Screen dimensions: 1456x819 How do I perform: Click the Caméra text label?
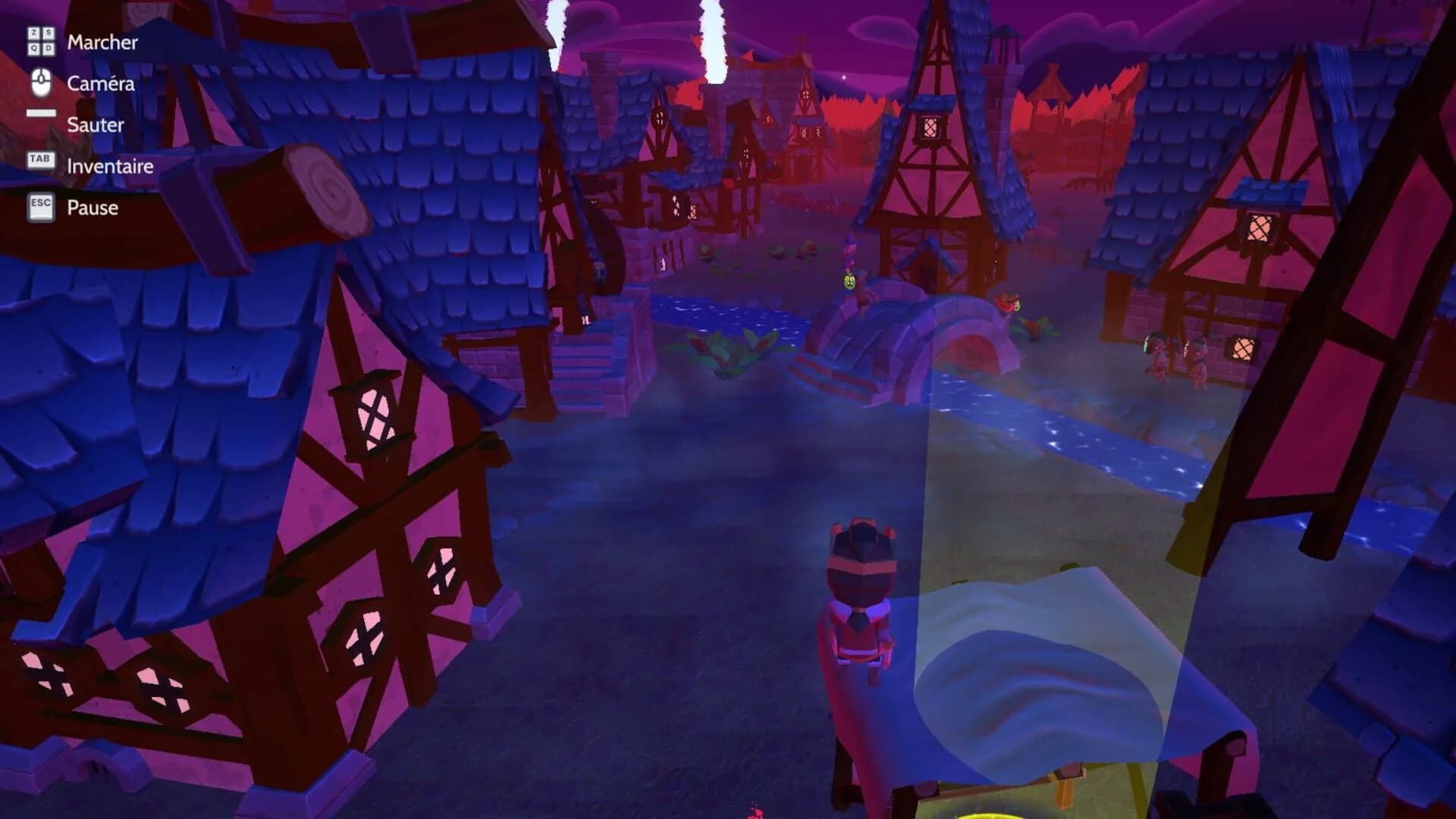point(101,84)
